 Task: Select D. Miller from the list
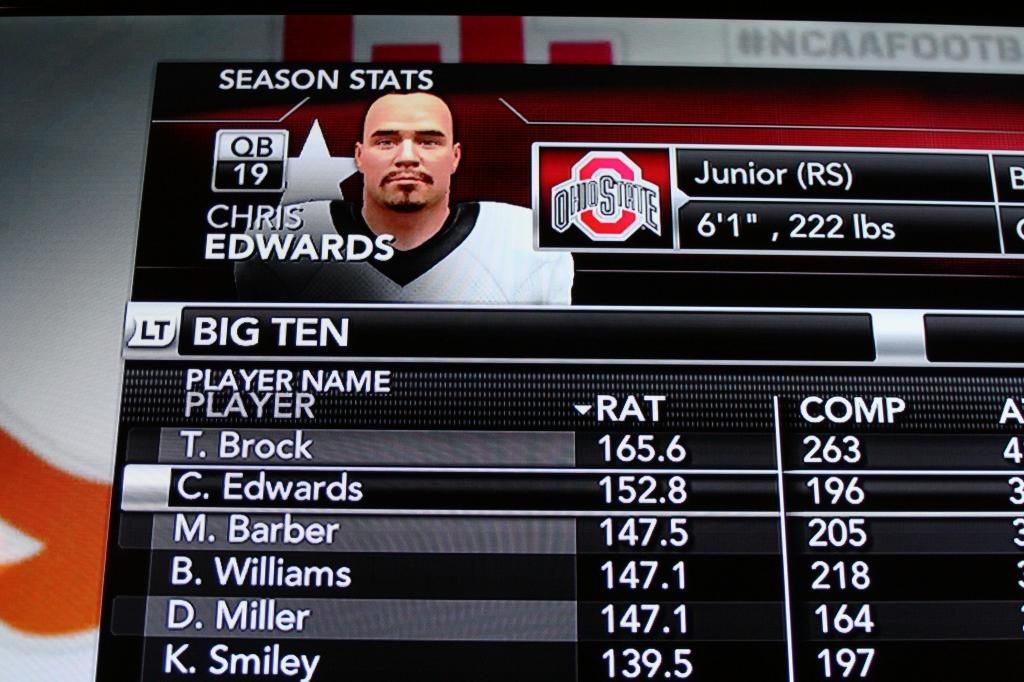[238, 616]
